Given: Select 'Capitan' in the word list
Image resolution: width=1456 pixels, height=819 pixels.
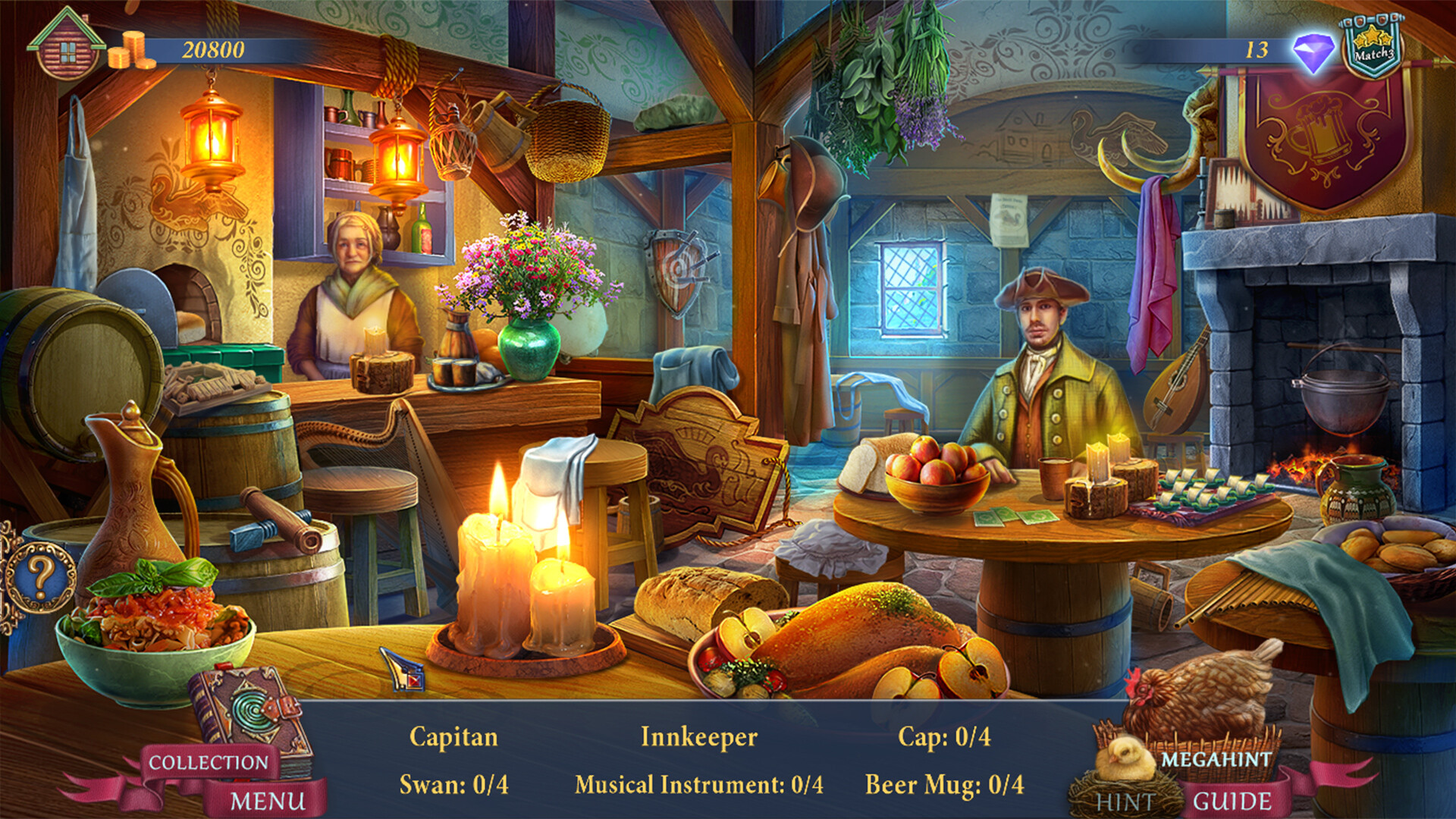Looking at the screenshot, I should click(453, 735).
